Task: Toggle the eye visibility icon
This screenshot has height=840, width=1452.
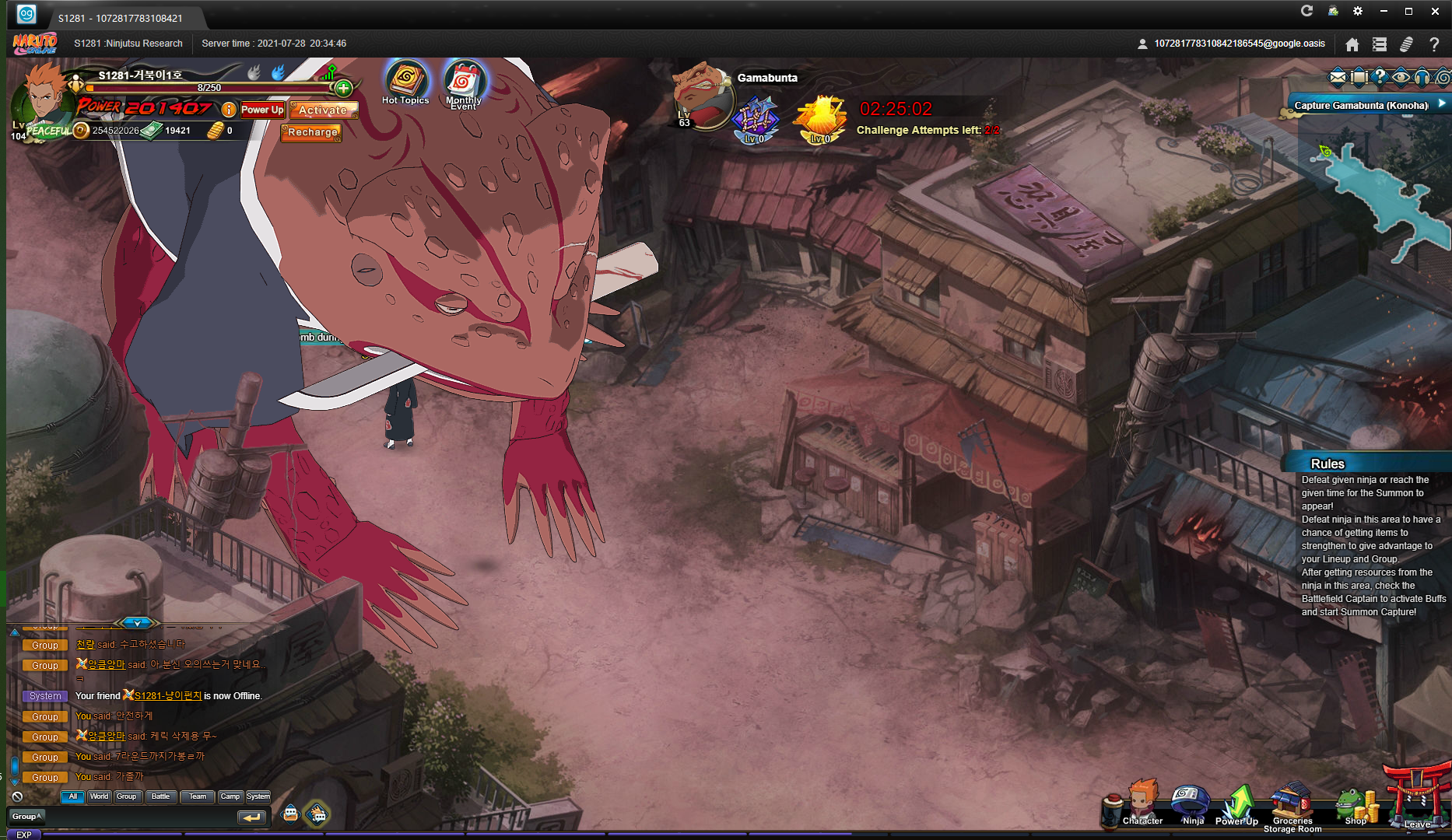Action: click(1401, 76)
